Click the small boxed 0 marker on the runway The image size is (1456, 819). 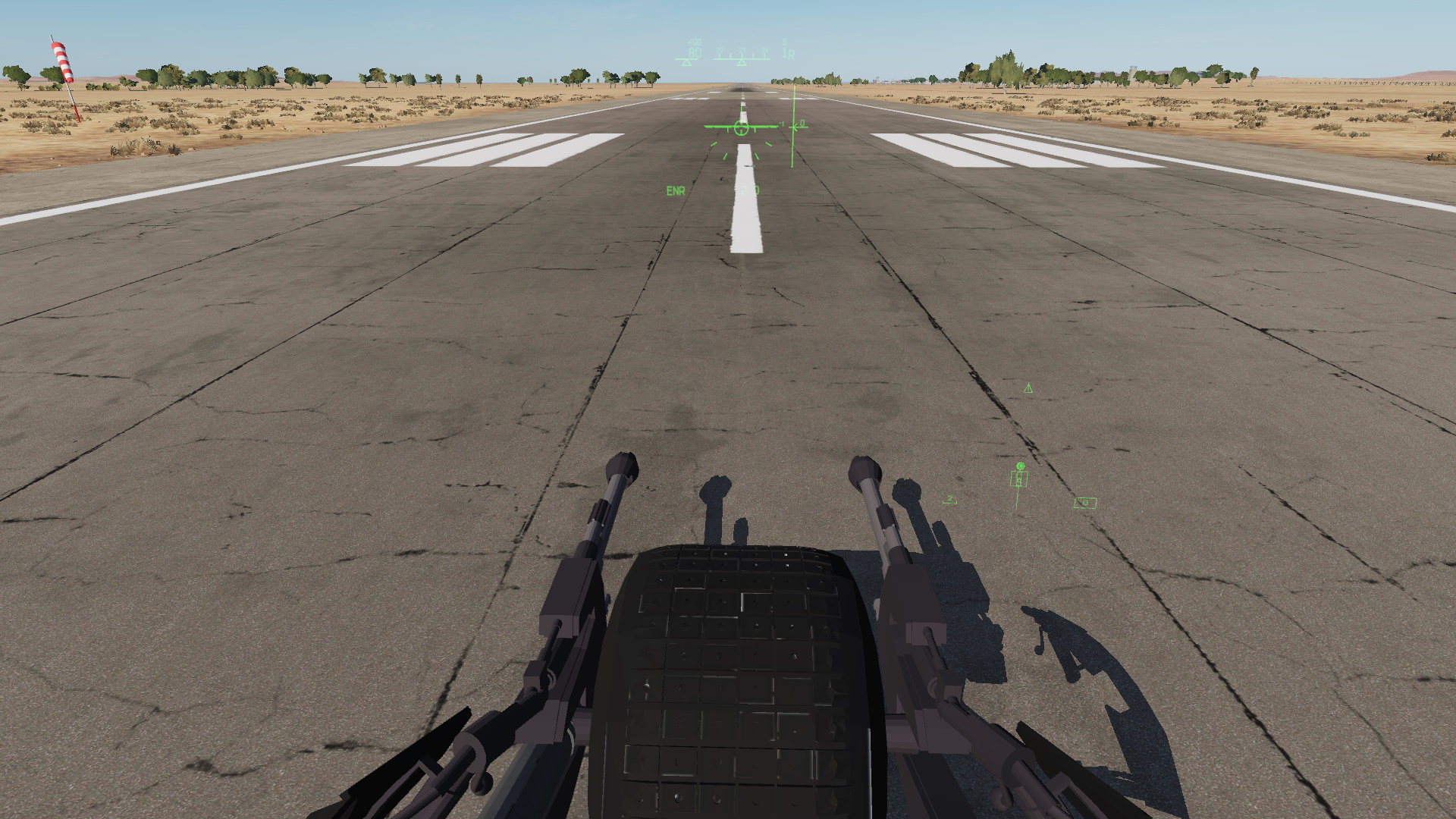click(x=1085, y=503)
